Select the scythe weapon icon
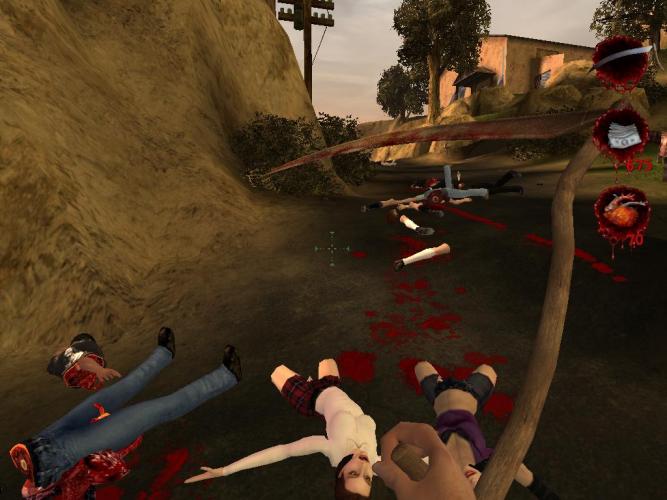This screenshot has height=500, width=667. [622, 62]
